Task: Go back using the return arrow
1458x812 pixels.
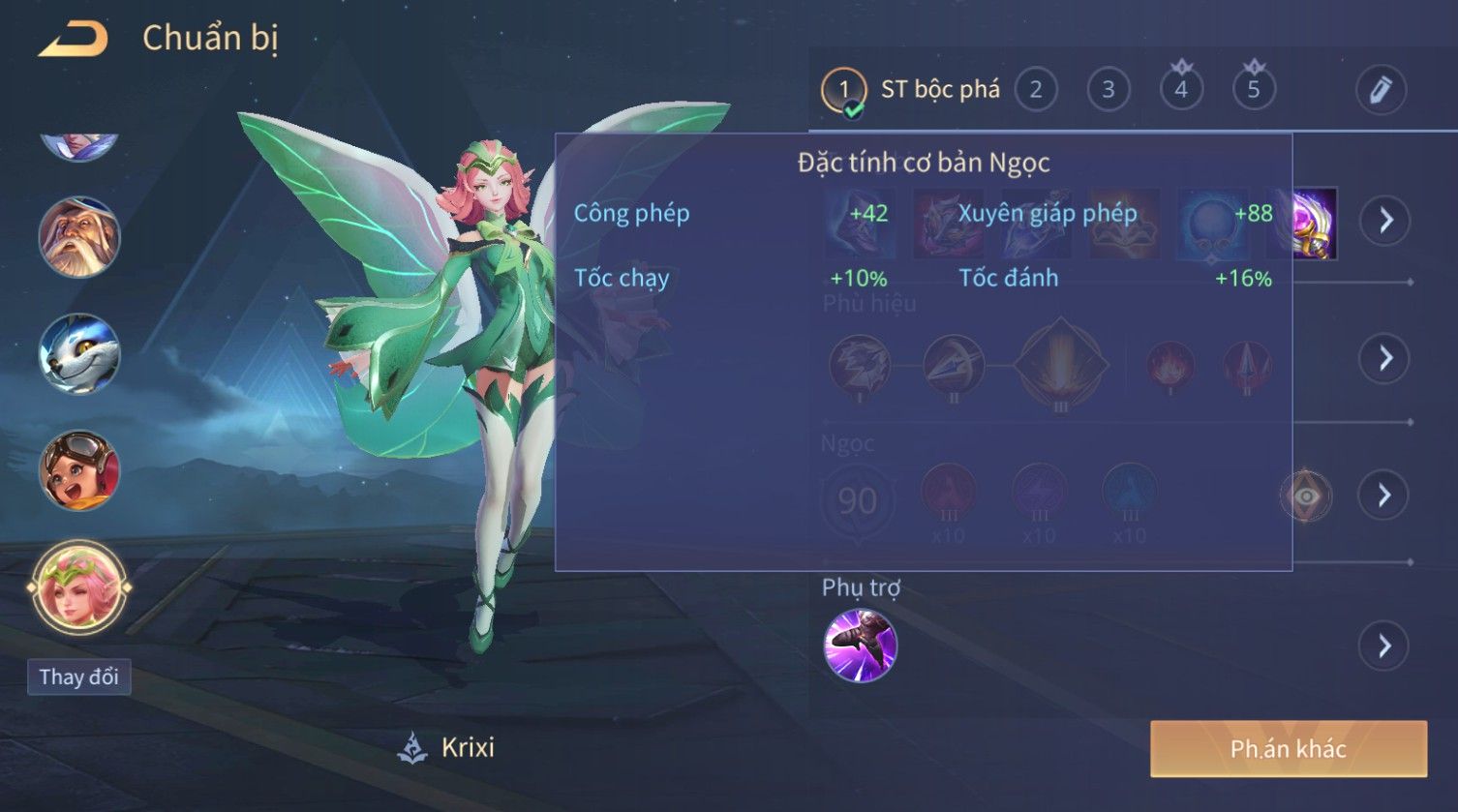Action: click(x=73, y=40)
